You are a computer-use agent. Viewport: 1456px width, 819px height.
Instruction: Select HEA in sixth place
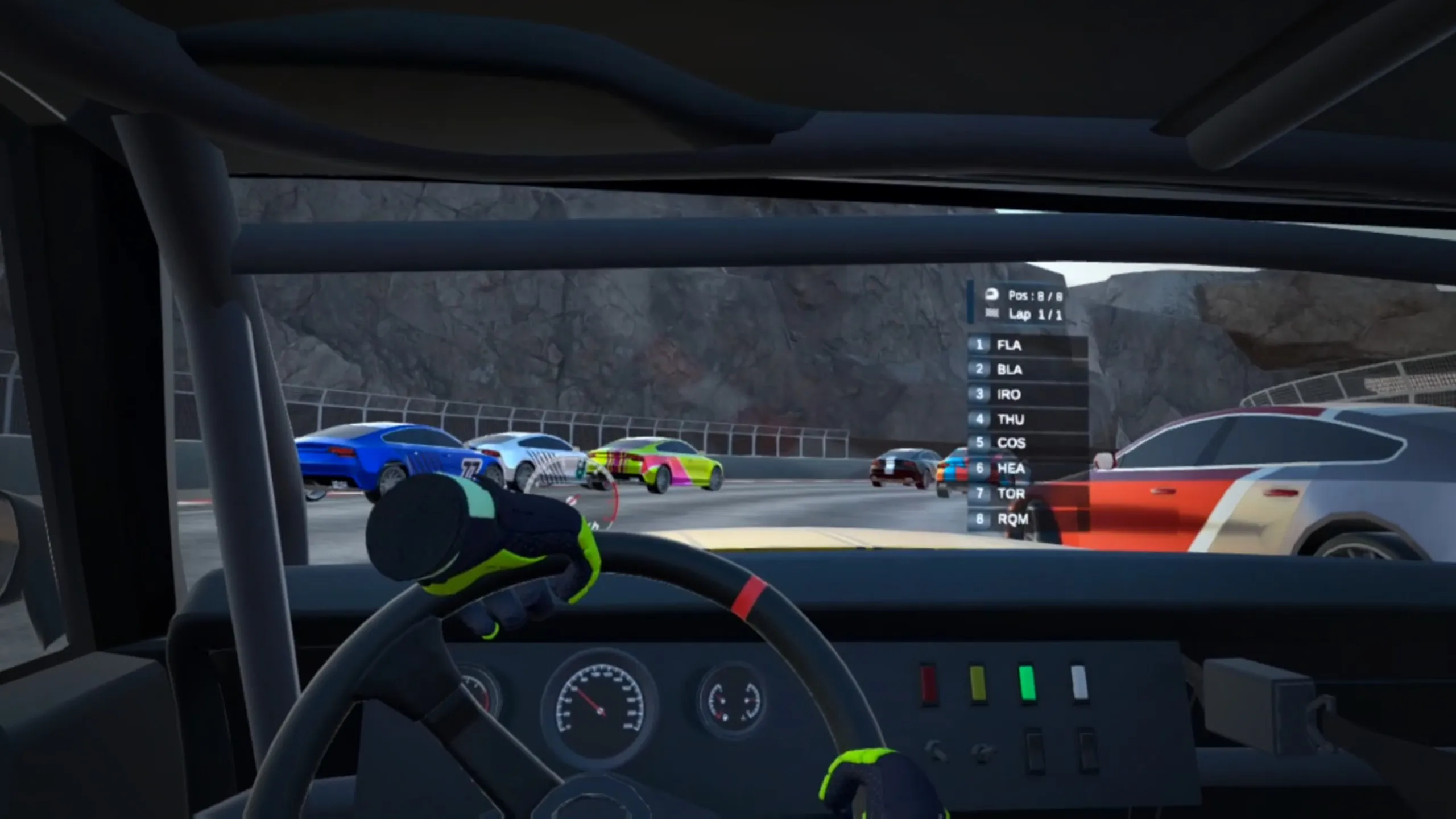pyautogui.click(x=1027, y=469)
